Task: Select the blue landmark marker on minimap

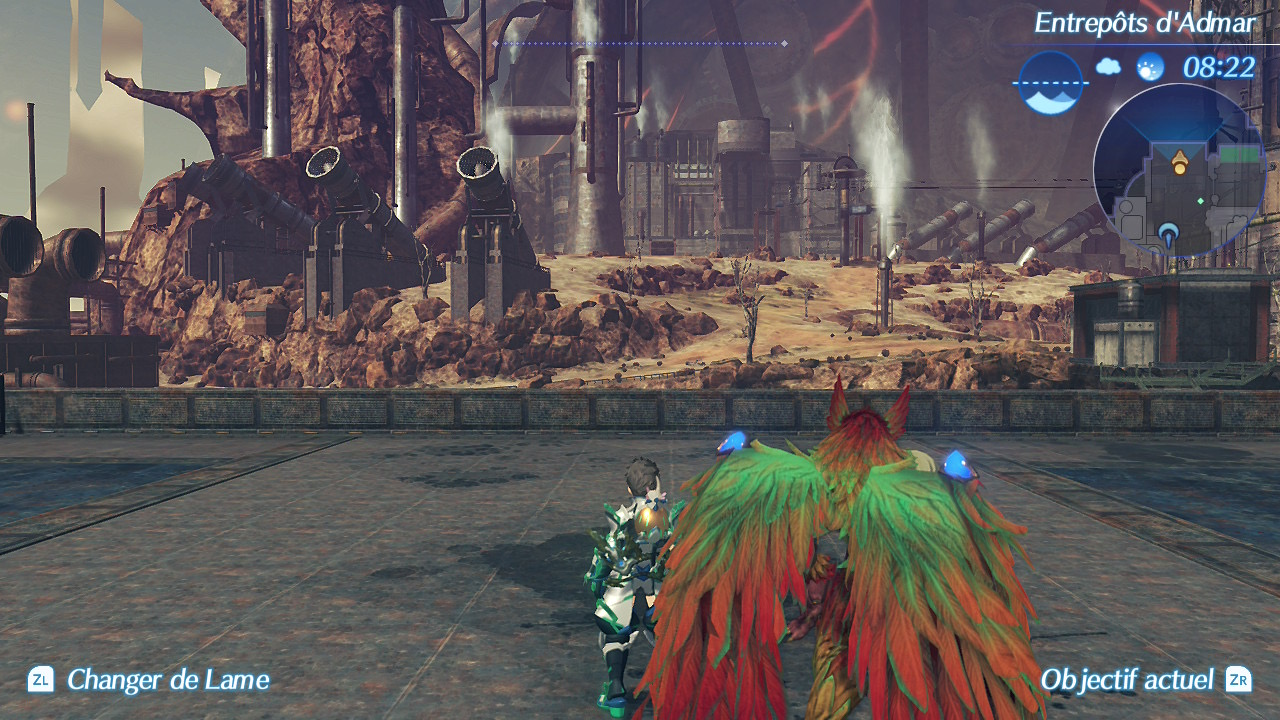Action: pos(1168,236)
